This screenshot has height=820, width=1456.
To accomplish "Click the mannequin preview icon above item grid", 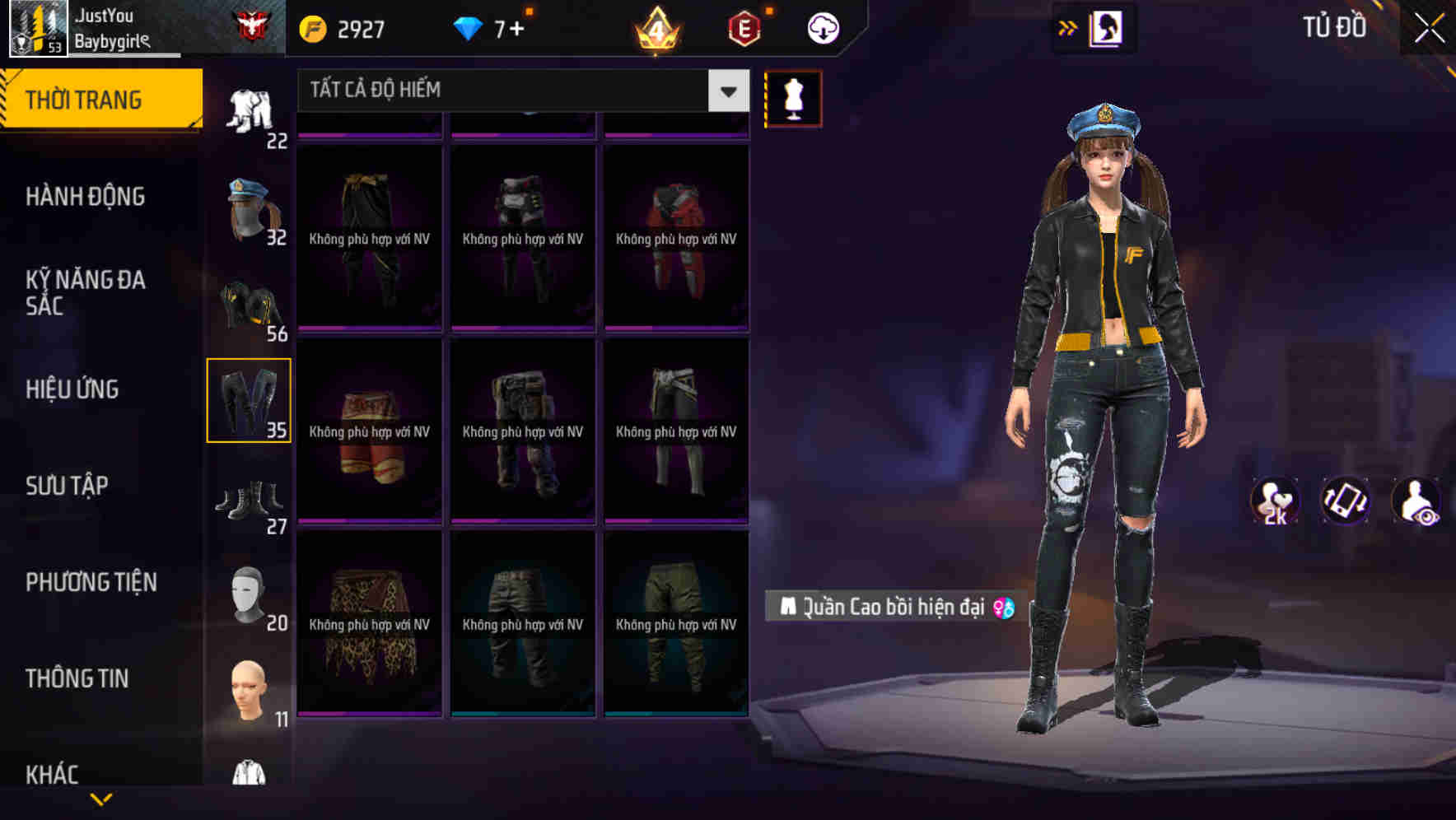I will click(x=792, y=97).
